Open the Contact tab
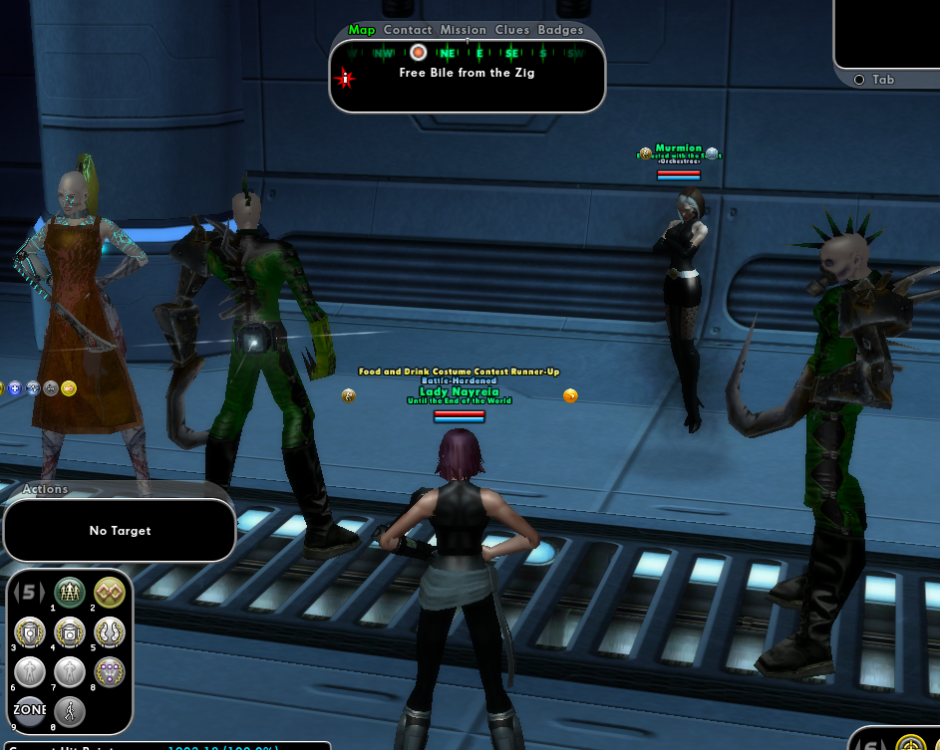 pos(408,30)
